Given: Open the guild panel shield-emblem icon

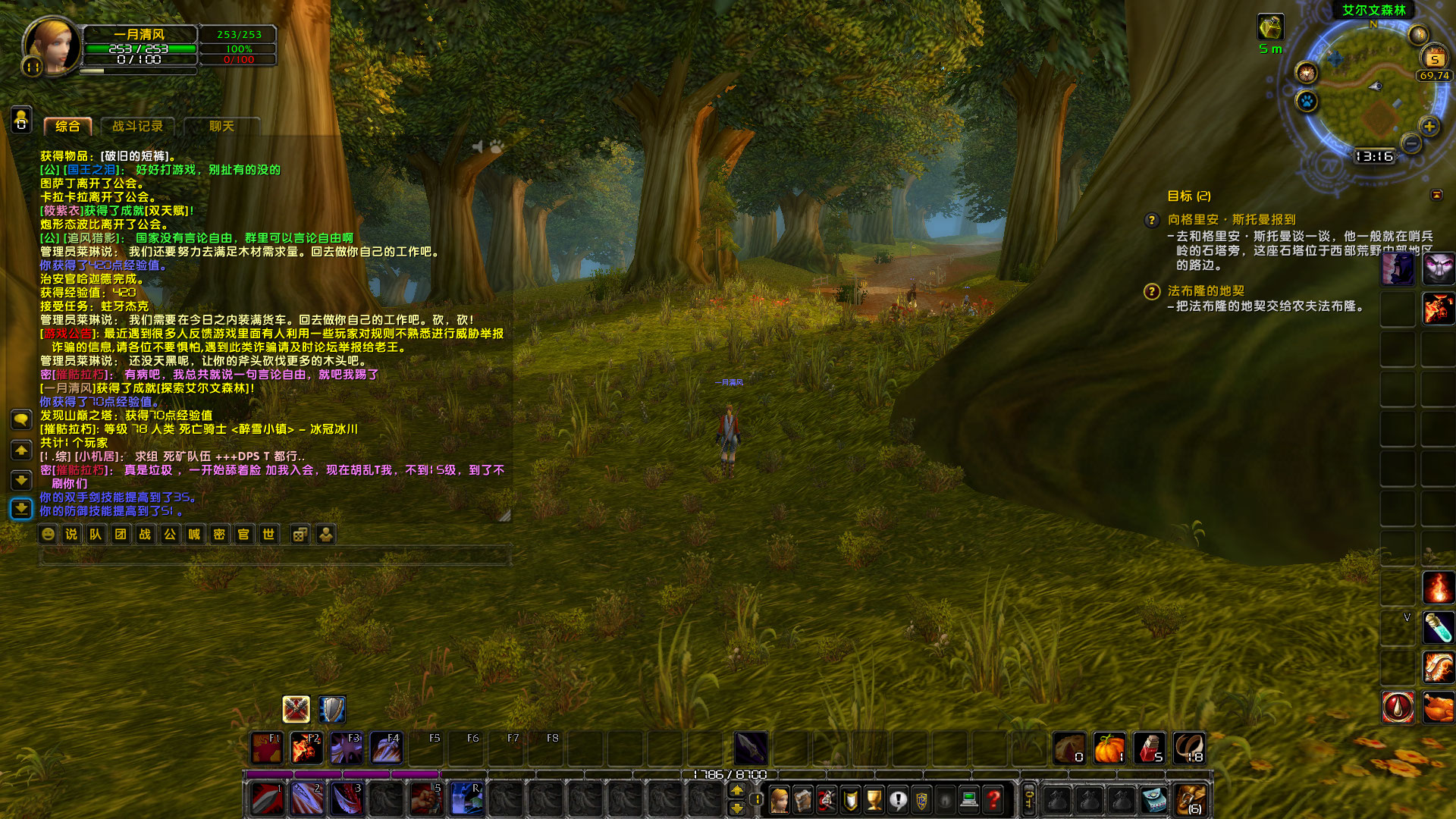Looking at the screenshot, I should pyautogui.click(x=921, y=799).
